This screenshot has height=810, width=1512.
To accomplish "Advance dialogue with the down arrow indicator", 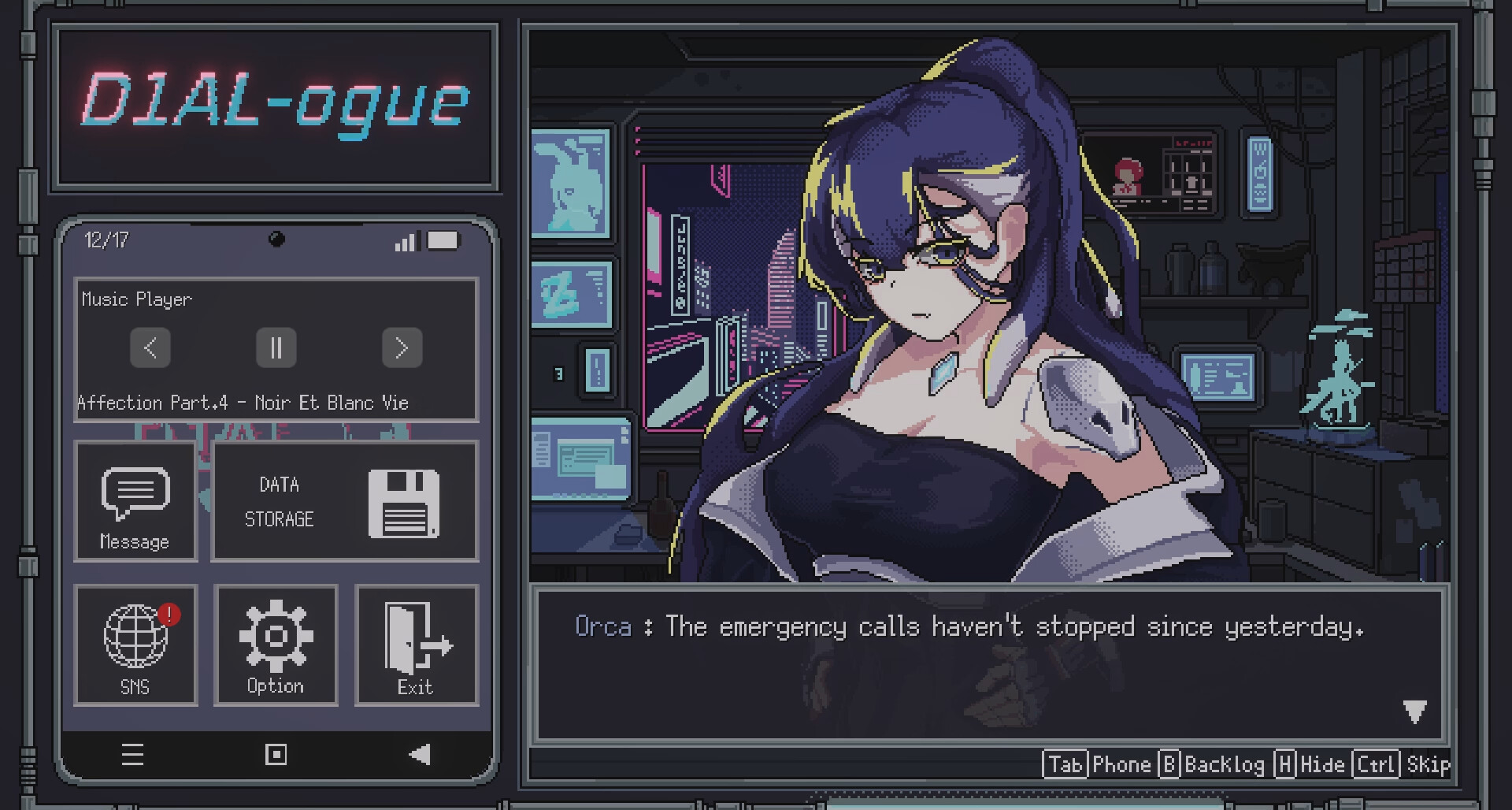I will tap(1414, 712).
